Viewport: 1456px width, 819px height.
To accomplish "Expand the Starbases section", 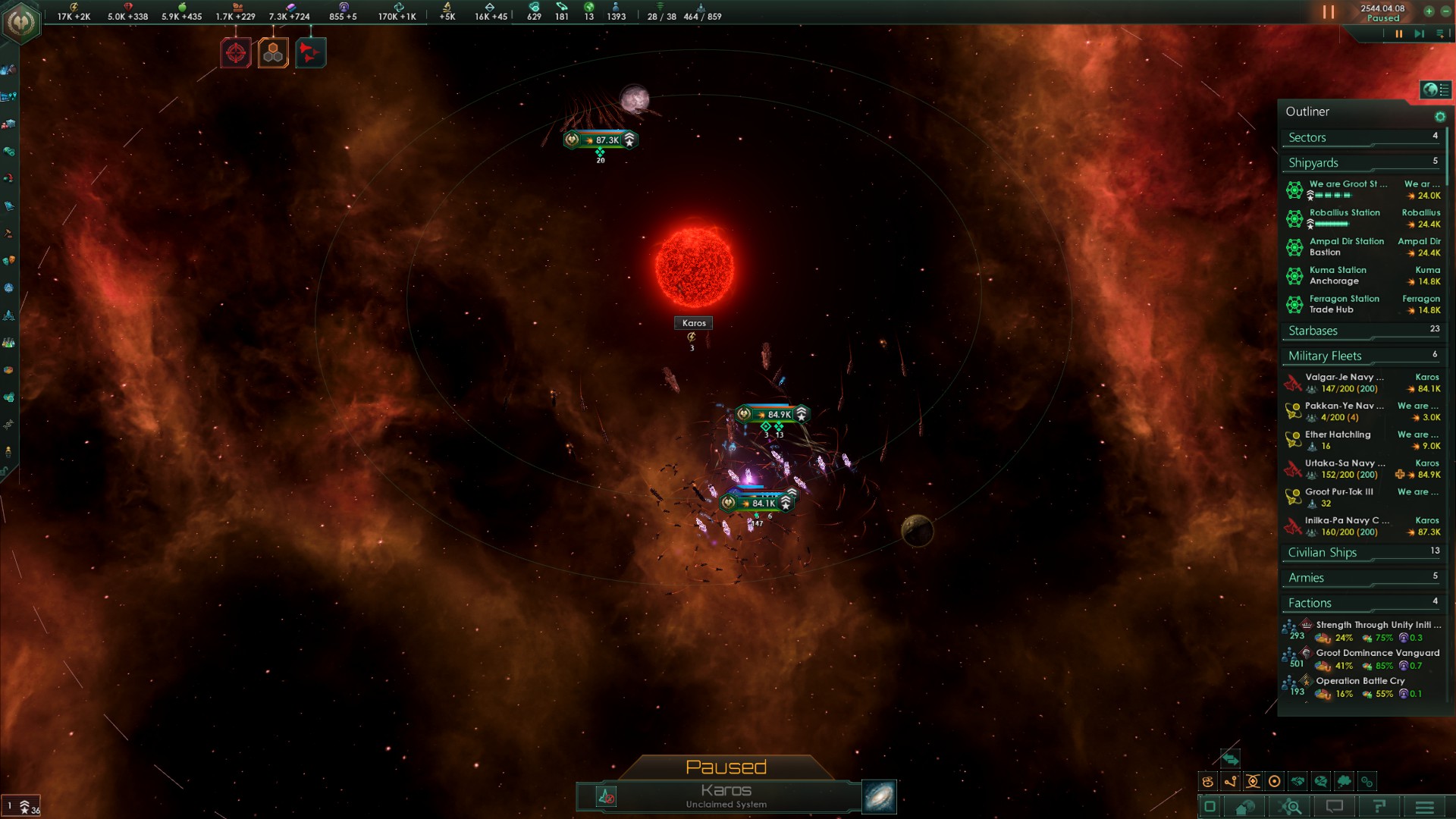I will tap(1362, 331).
